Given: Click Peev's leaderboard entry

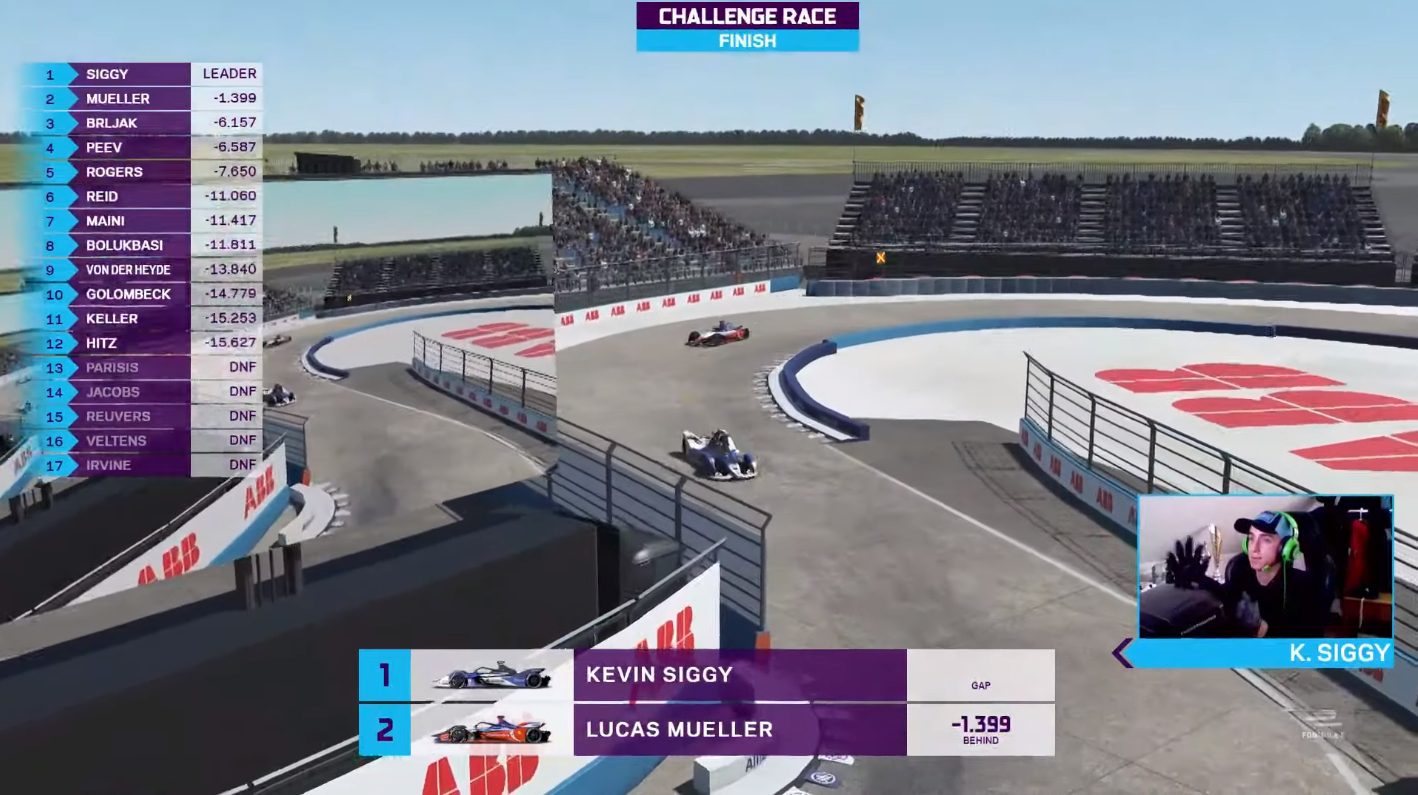Looking at the screenshot, I should pos(140,147).
